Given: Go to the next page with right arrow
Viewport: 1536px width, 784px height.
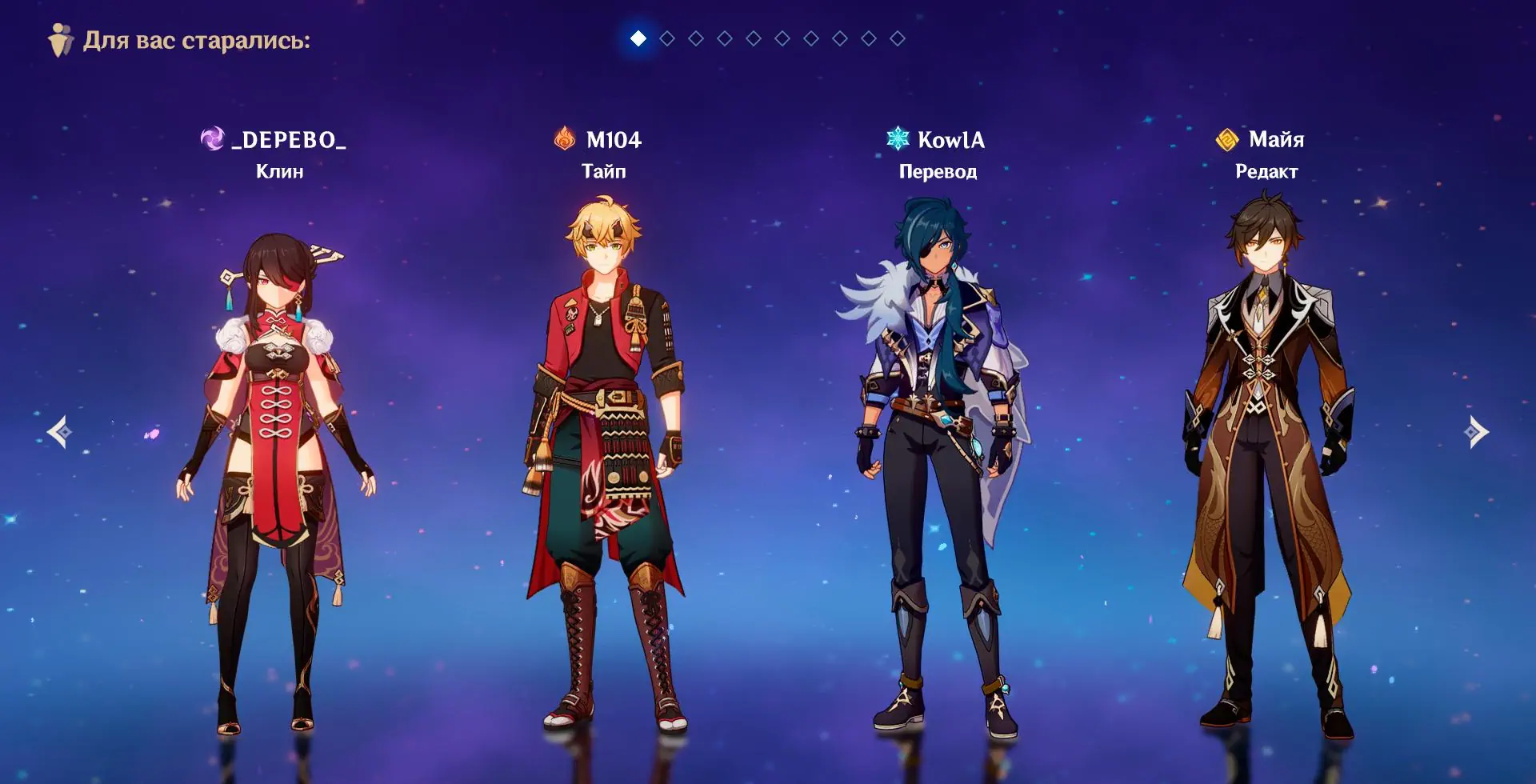Looking at the screenshot, I should tap(1476, 432).
